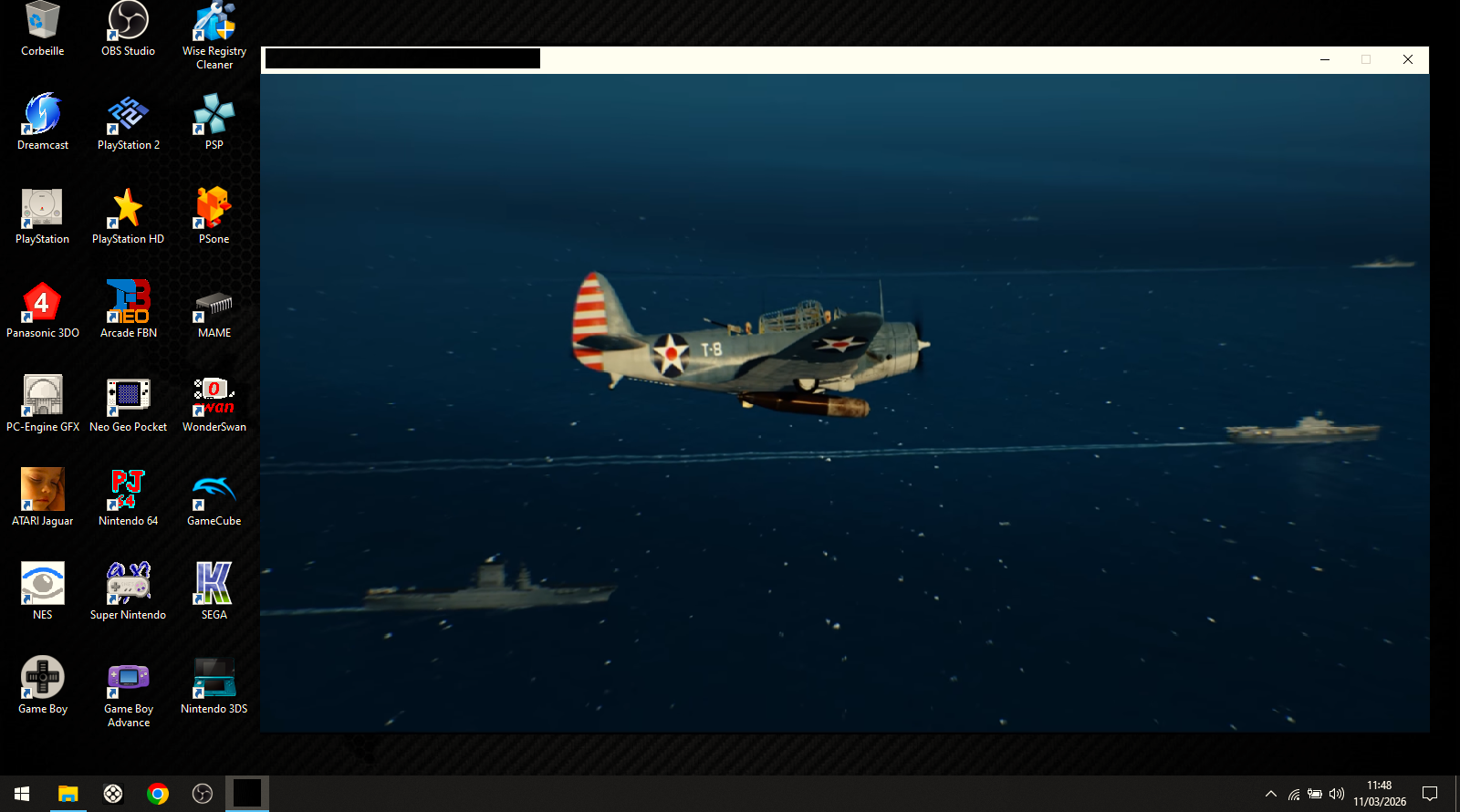Close the game window

[x=1408, y=59]
